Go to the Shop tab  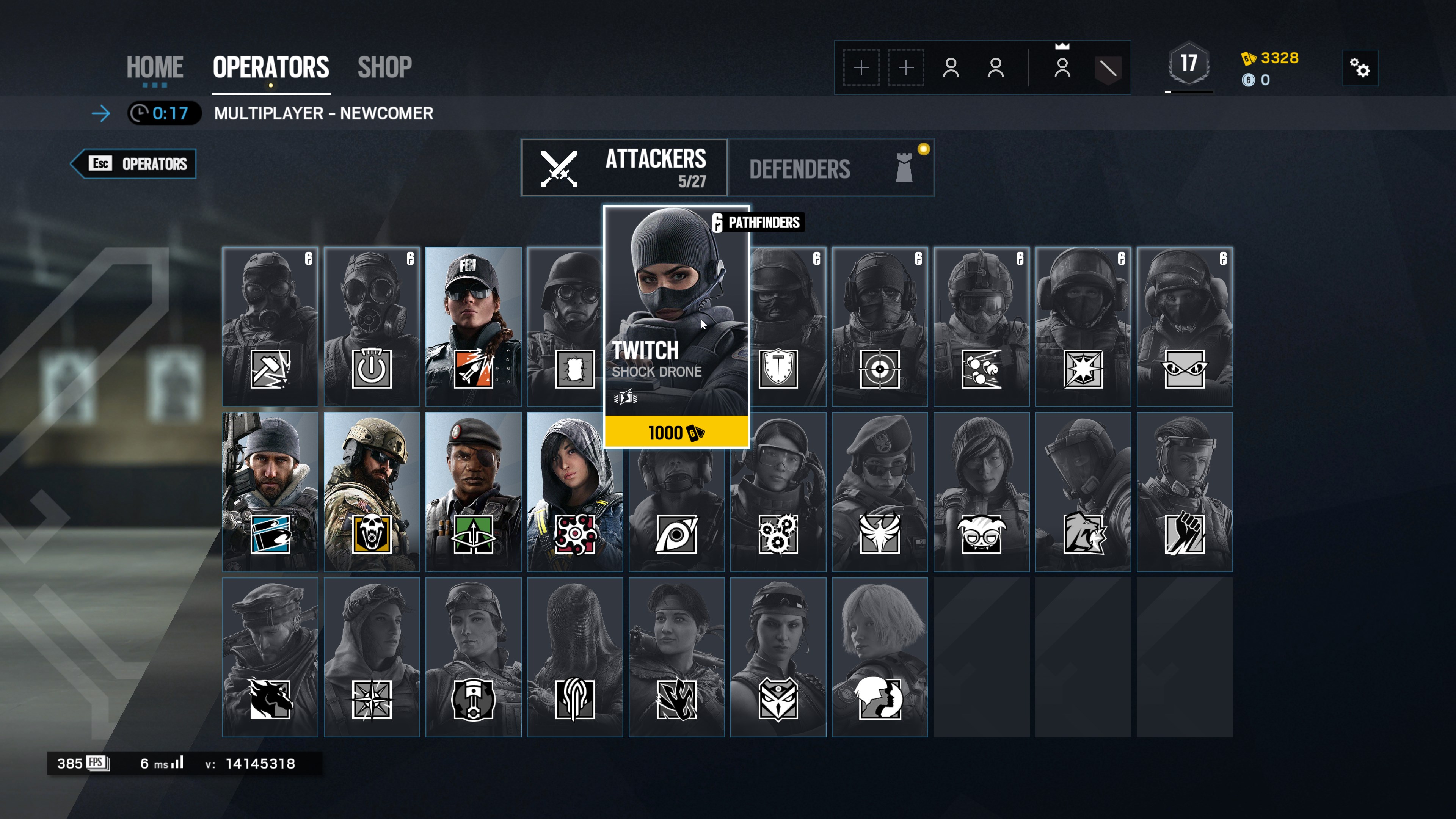point(384,67)
